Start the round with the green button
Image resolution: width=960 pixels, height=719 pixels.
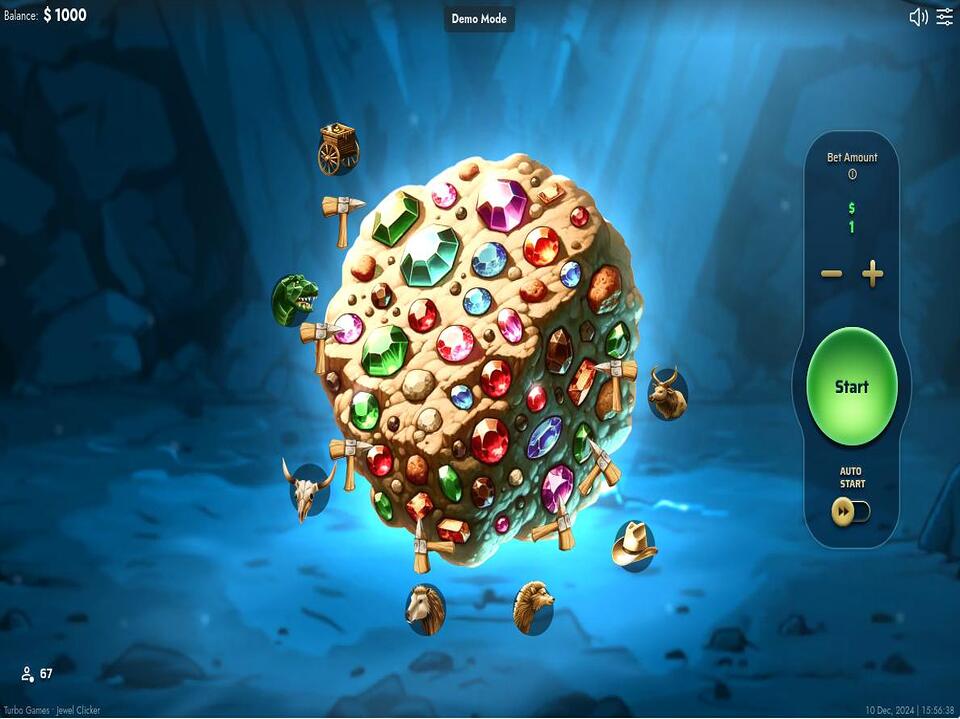[x=851, y=386]
